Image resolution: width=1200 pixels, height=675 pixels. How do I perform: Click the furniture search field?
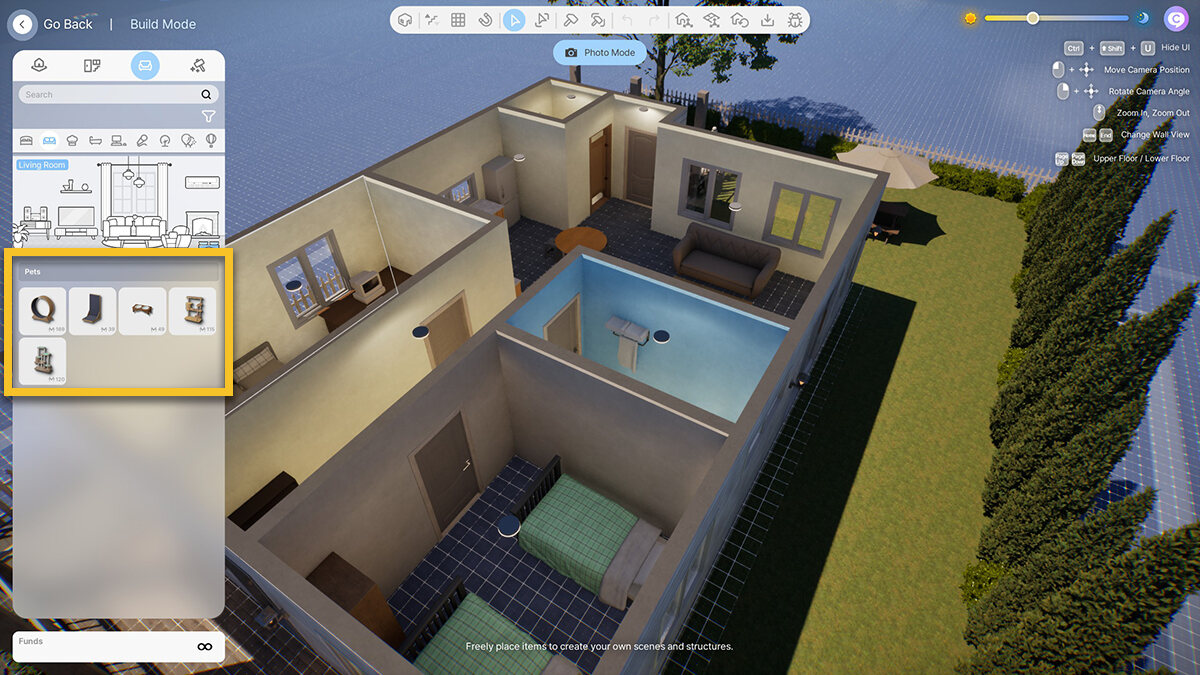(110, 94)
